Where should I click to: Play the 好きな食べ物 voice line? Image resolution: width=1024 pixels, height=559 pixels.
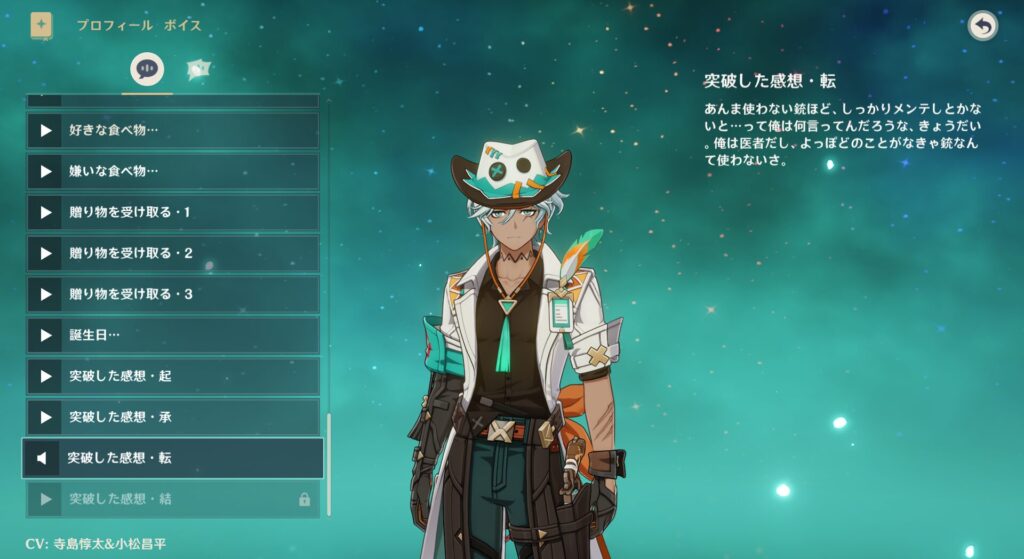[172, 131]
